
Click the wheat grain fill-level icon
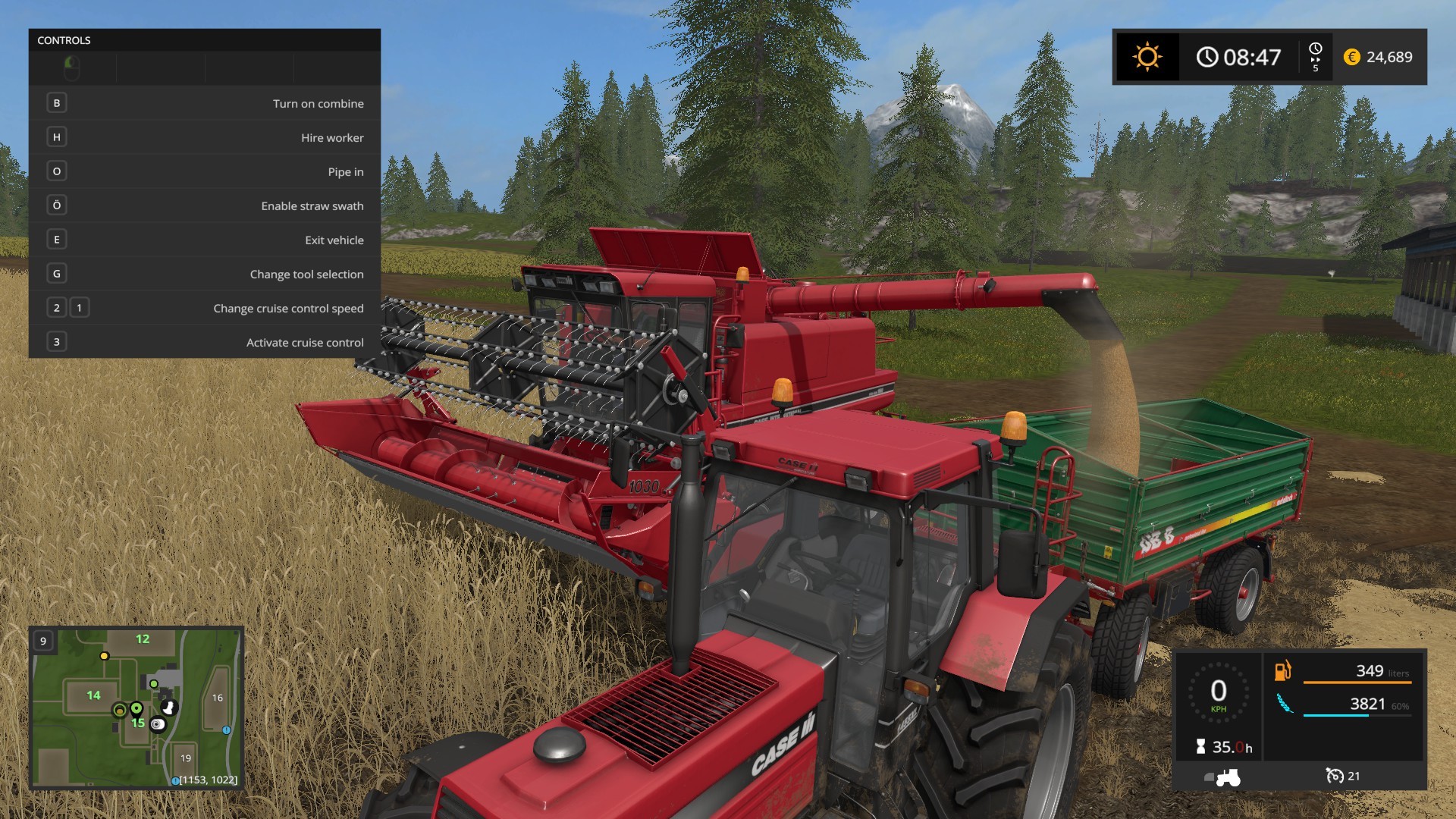click(x=1284, y=704)
